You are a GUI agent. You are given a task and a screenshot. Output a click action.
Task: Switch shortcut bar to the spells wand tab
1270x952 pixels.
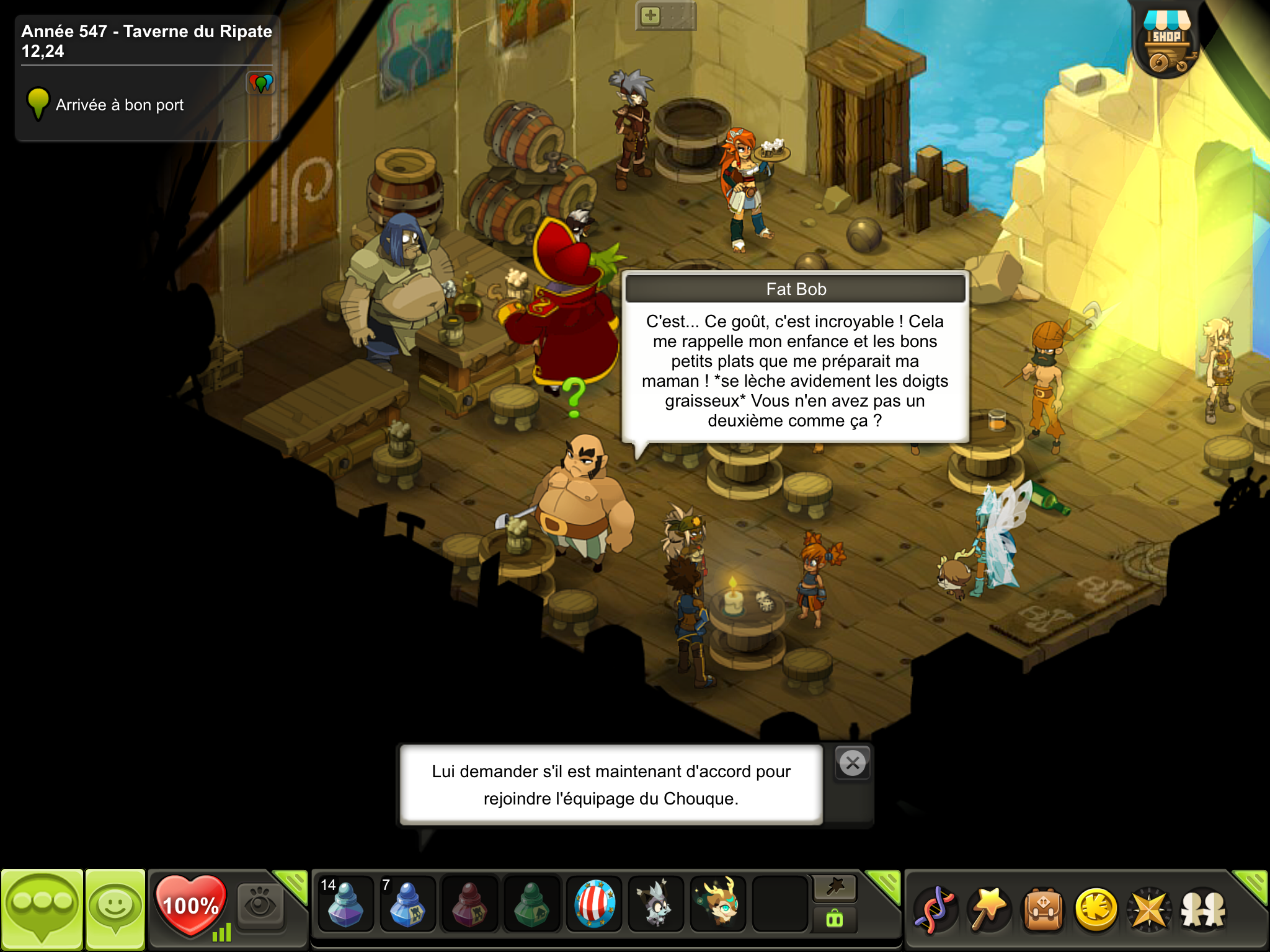835,888
